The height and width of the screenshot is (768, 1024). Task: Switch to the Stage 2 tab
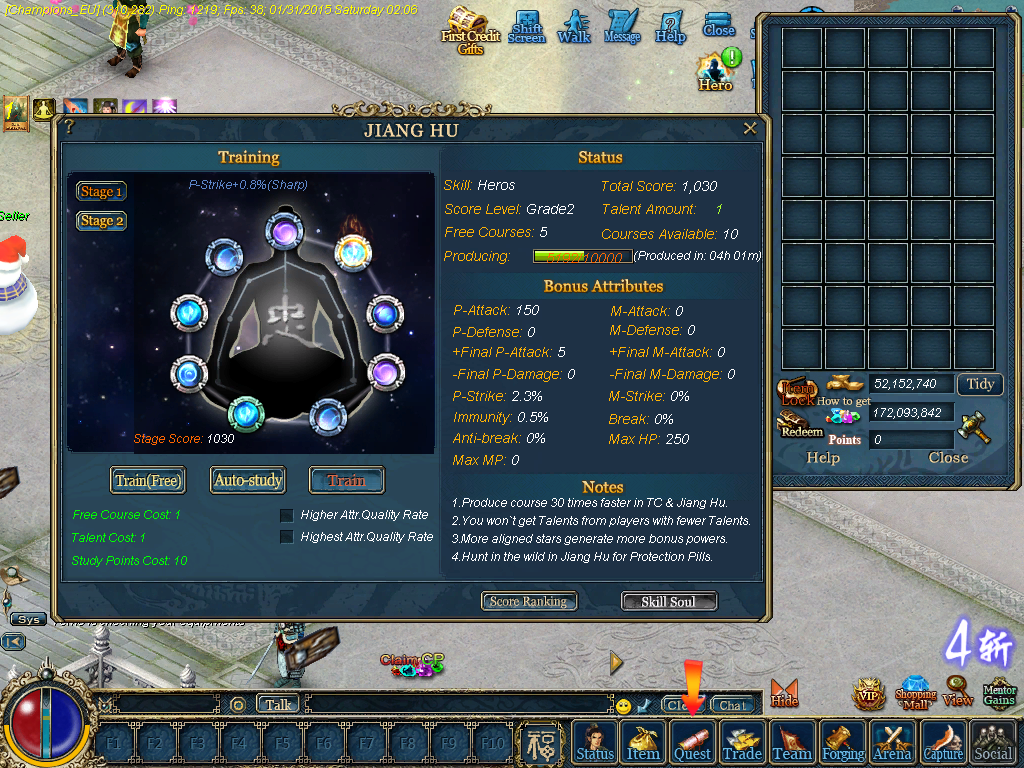102,221
